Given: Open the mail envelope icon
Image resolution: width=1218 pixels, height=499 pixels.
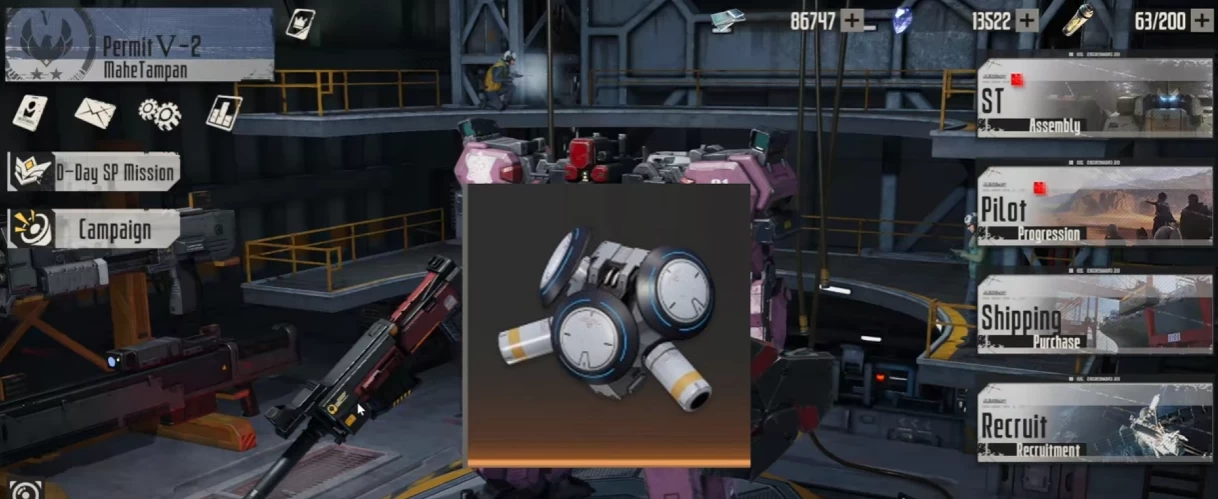Looking at the screenshot, I should [95, 112].
